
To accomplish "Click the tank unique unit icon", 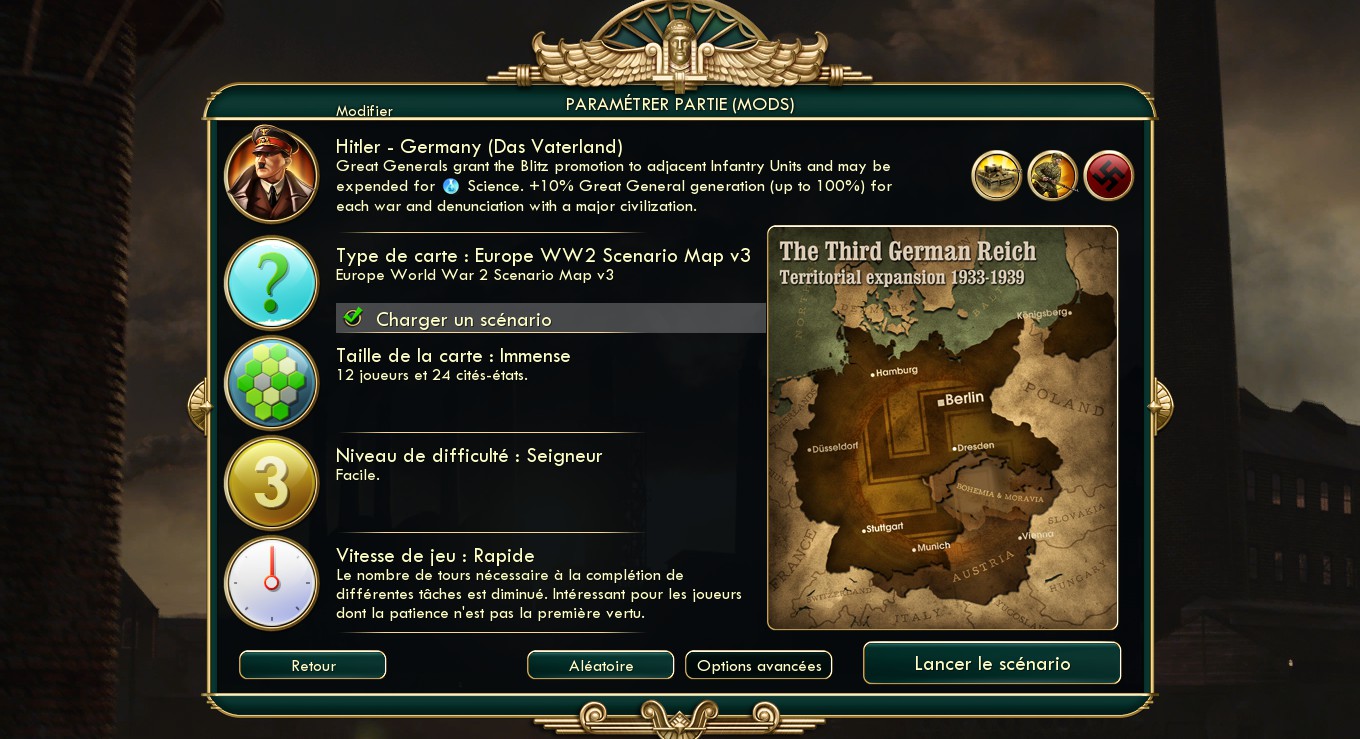I will click(996, 176).
